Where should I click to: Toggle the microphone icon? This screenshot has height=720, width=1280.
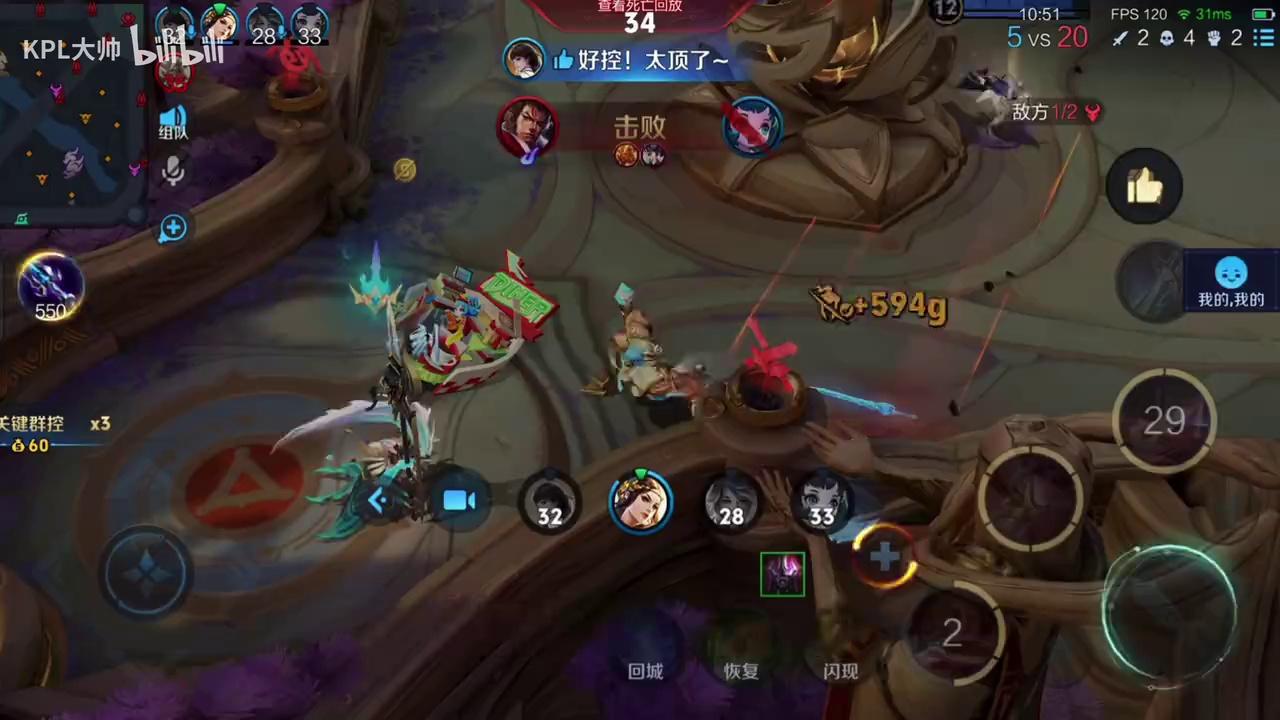[x=173, y=172]
